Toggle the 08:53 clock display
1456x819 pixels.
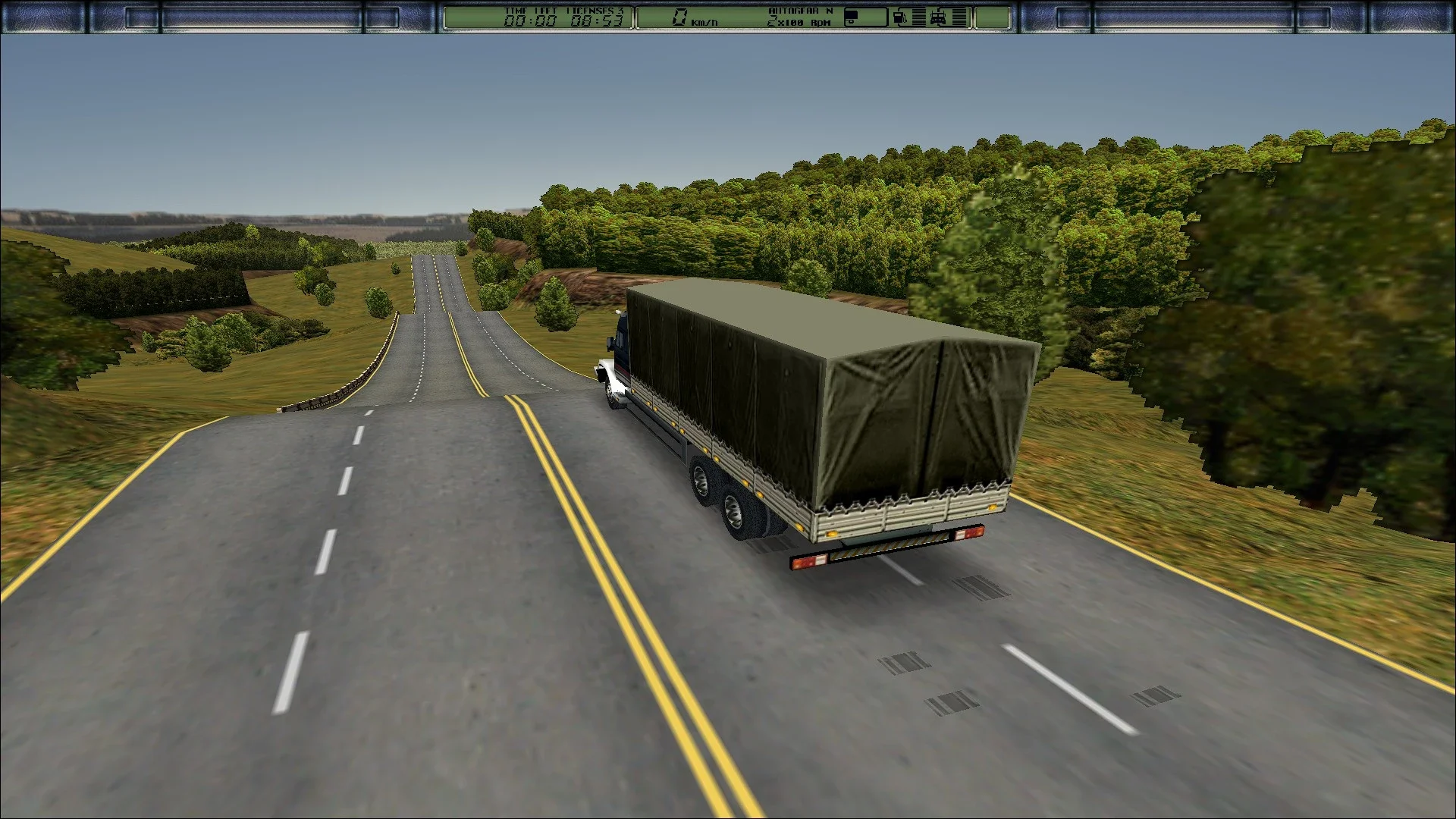pos(597,20)
